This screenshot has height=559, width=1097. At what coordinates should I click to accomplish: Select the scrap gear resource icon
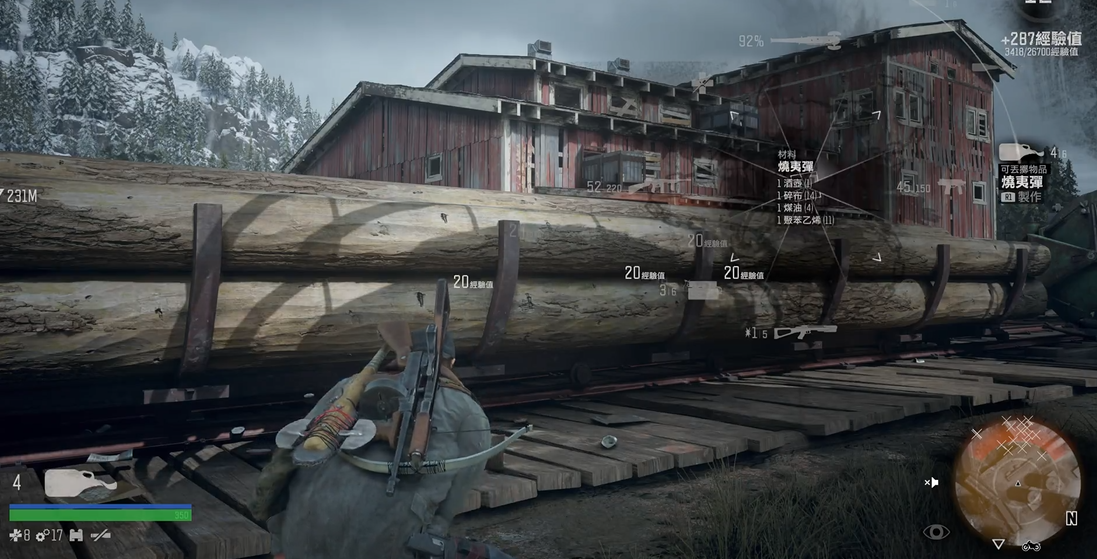[x=42, y=536]
